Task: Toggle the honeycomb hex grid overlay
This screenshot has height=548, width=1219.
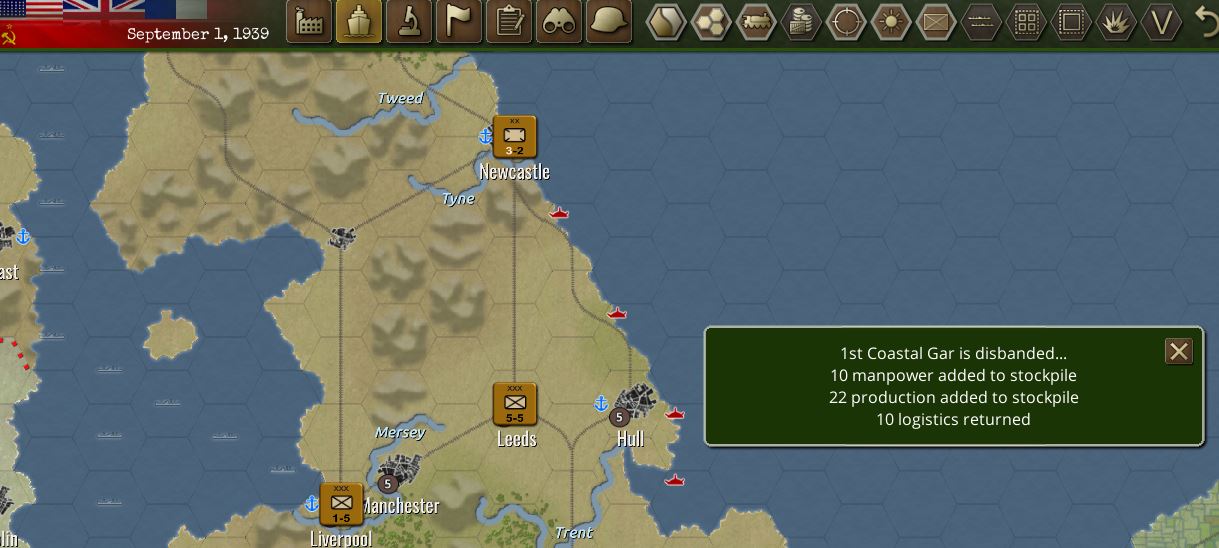Action: (x=712, y=21)
